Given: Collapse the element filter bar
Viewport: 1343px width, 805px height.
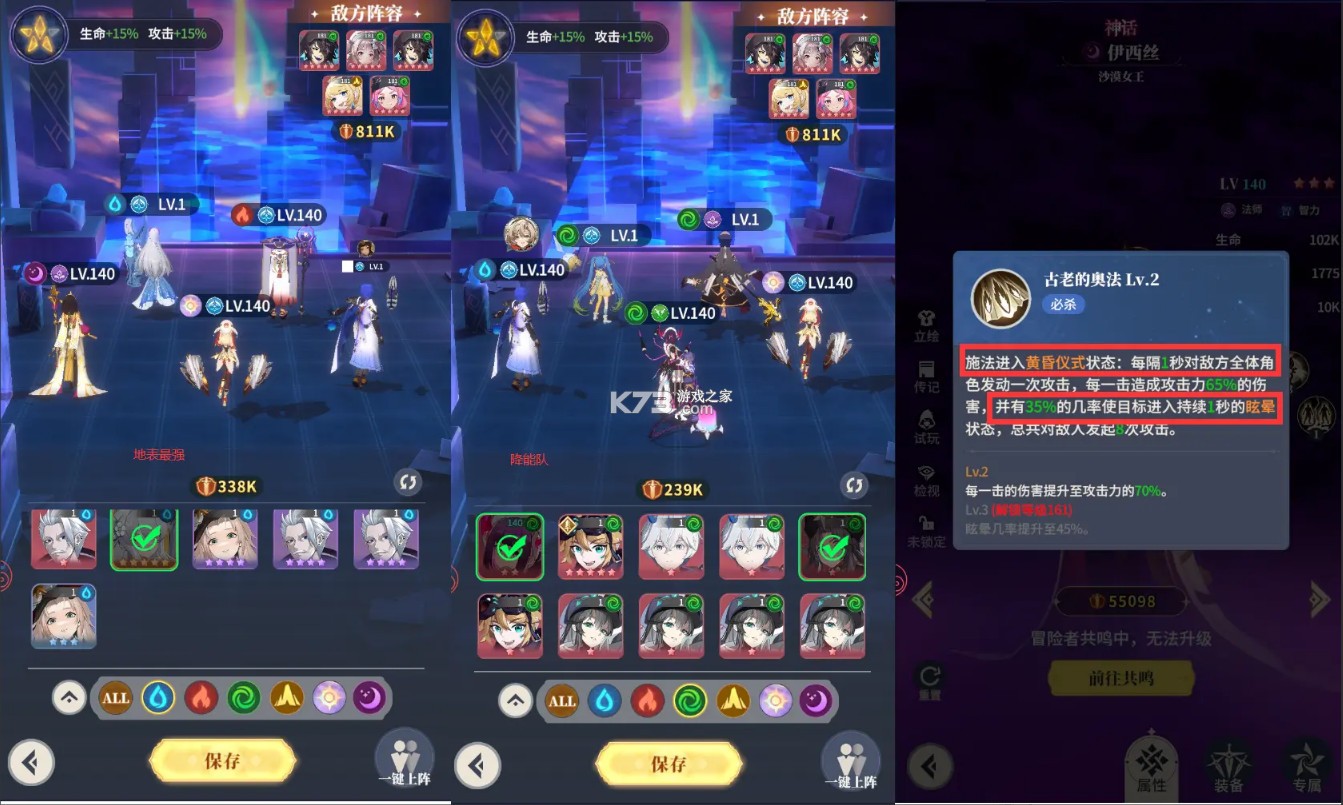Looking at the screenshot, I should (67, 698).
